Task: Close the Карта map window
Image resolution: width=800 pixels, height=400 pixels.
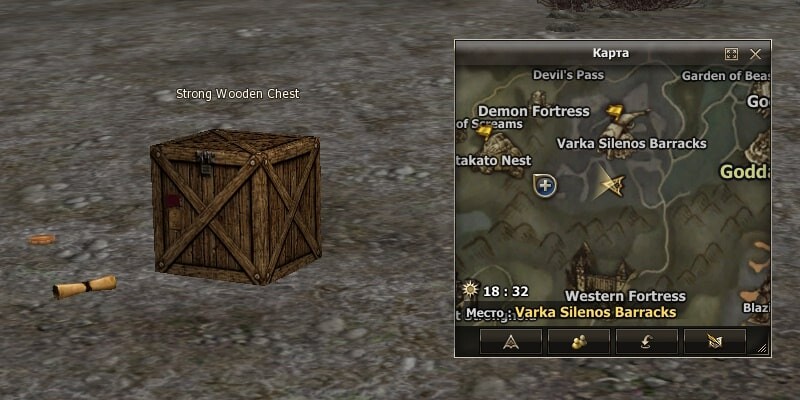Action: (755, 53)
